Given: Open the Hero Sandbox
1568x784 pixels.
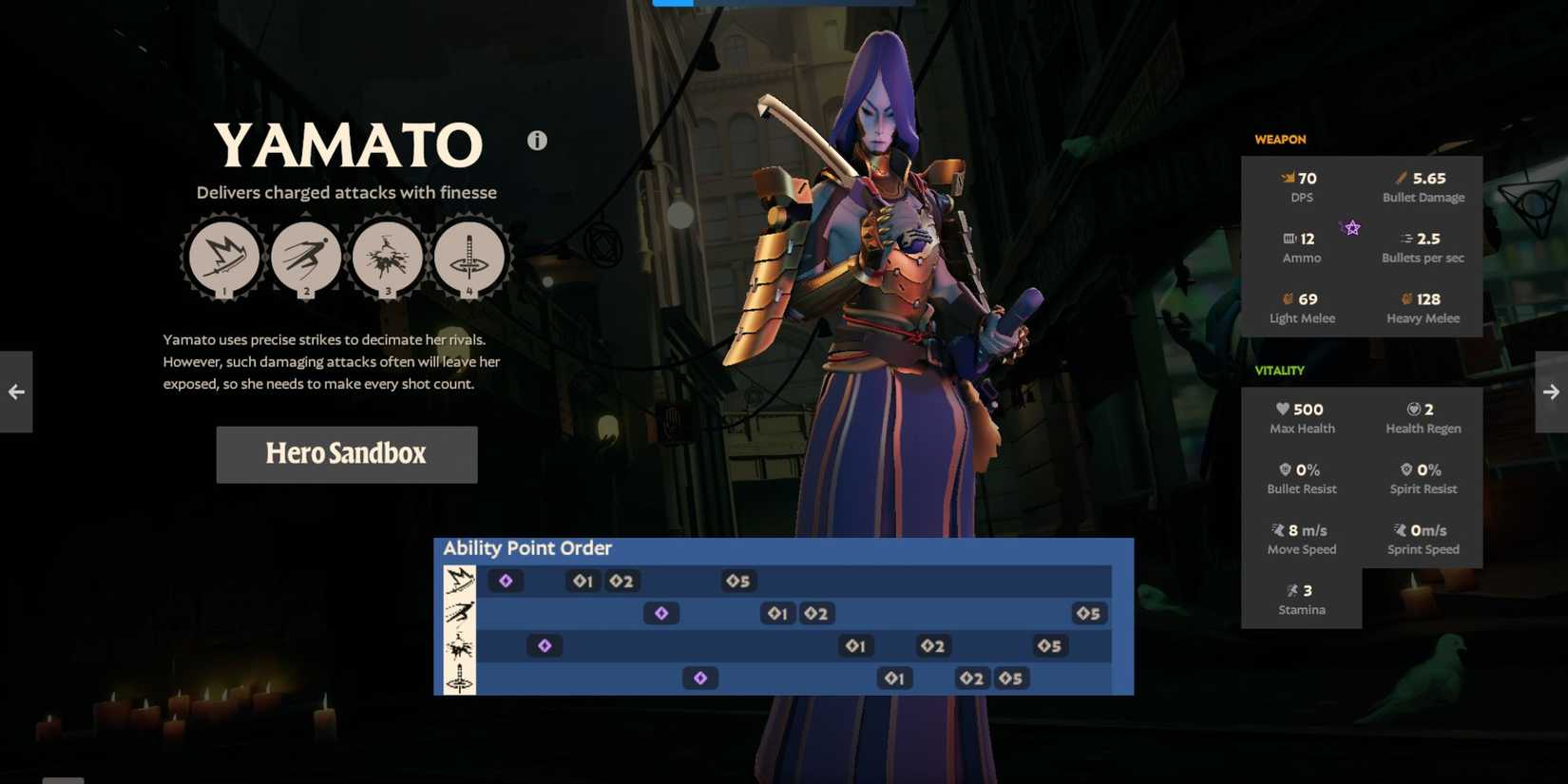Looking at the screenshot, I should (346, 454).
